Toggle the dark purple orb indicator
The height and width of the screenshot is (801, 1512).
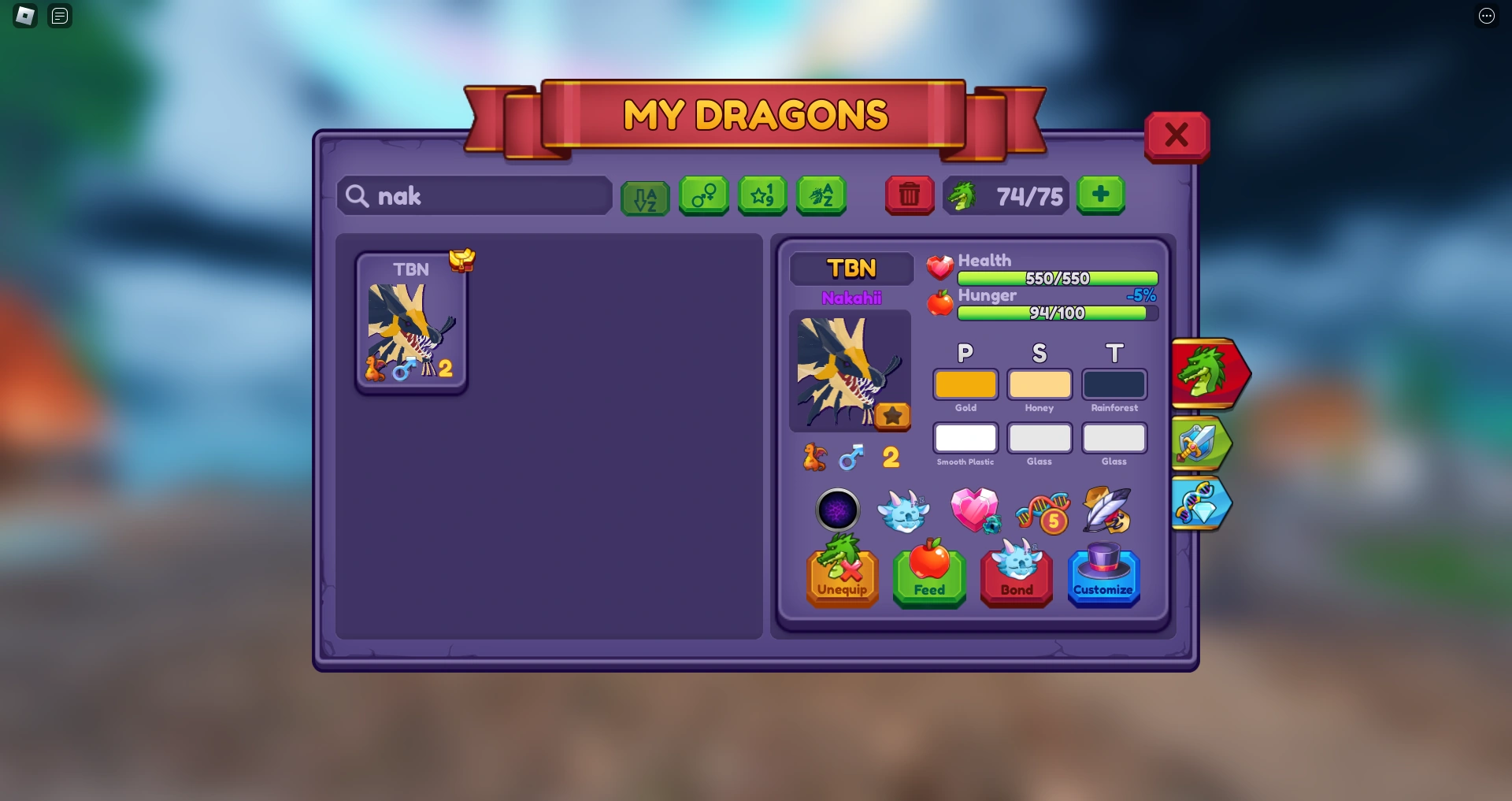coord(839,511)
